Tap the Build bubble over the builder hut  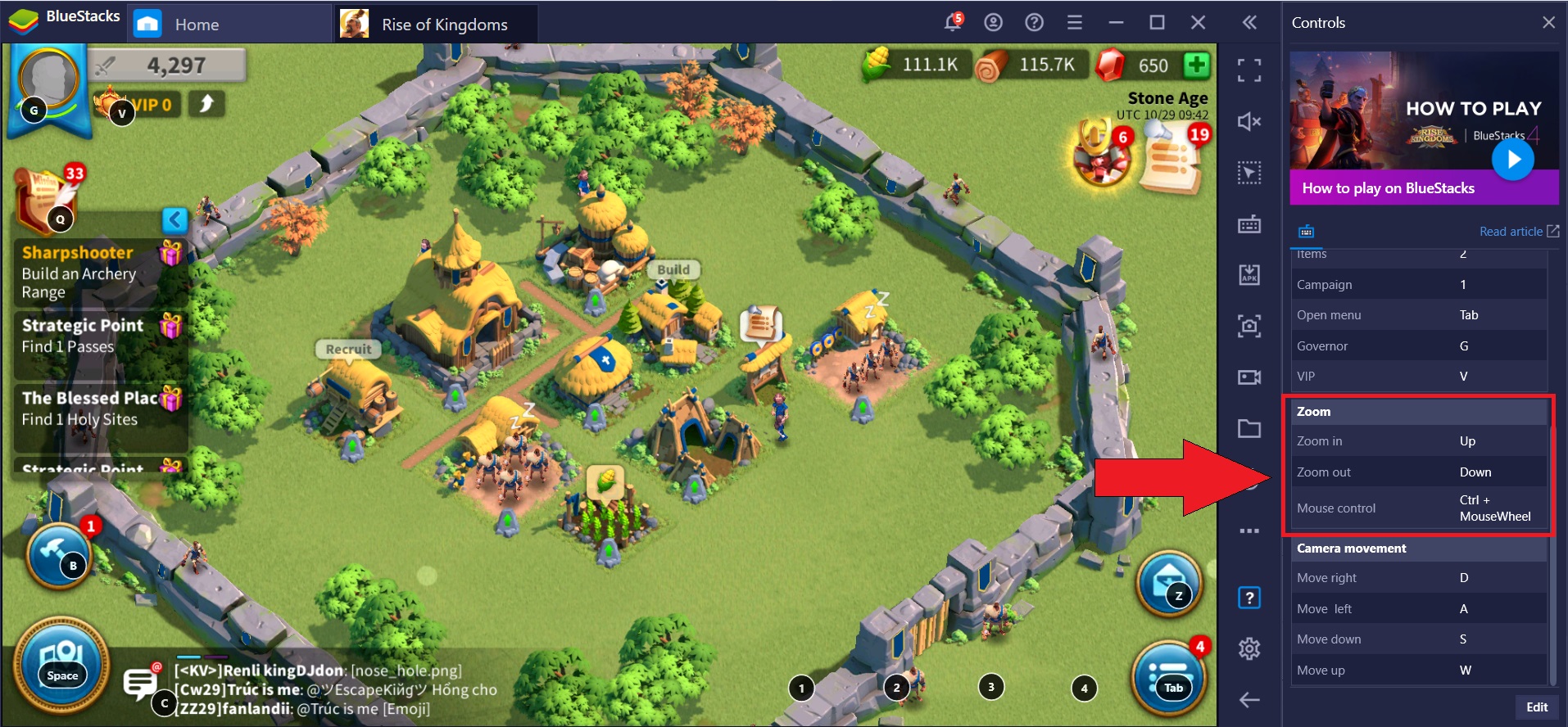coord(673,270)
